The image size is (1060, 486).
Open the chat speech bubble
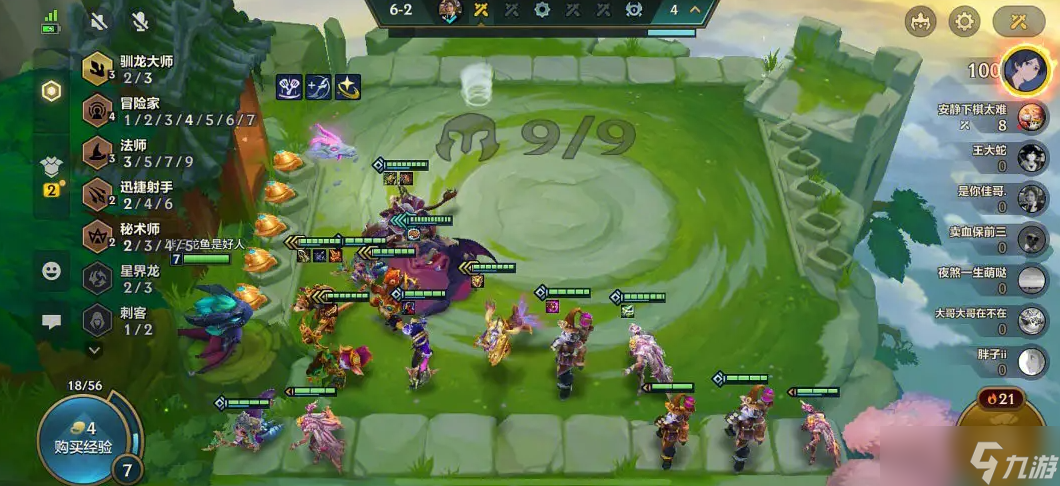tap(51, 322)
